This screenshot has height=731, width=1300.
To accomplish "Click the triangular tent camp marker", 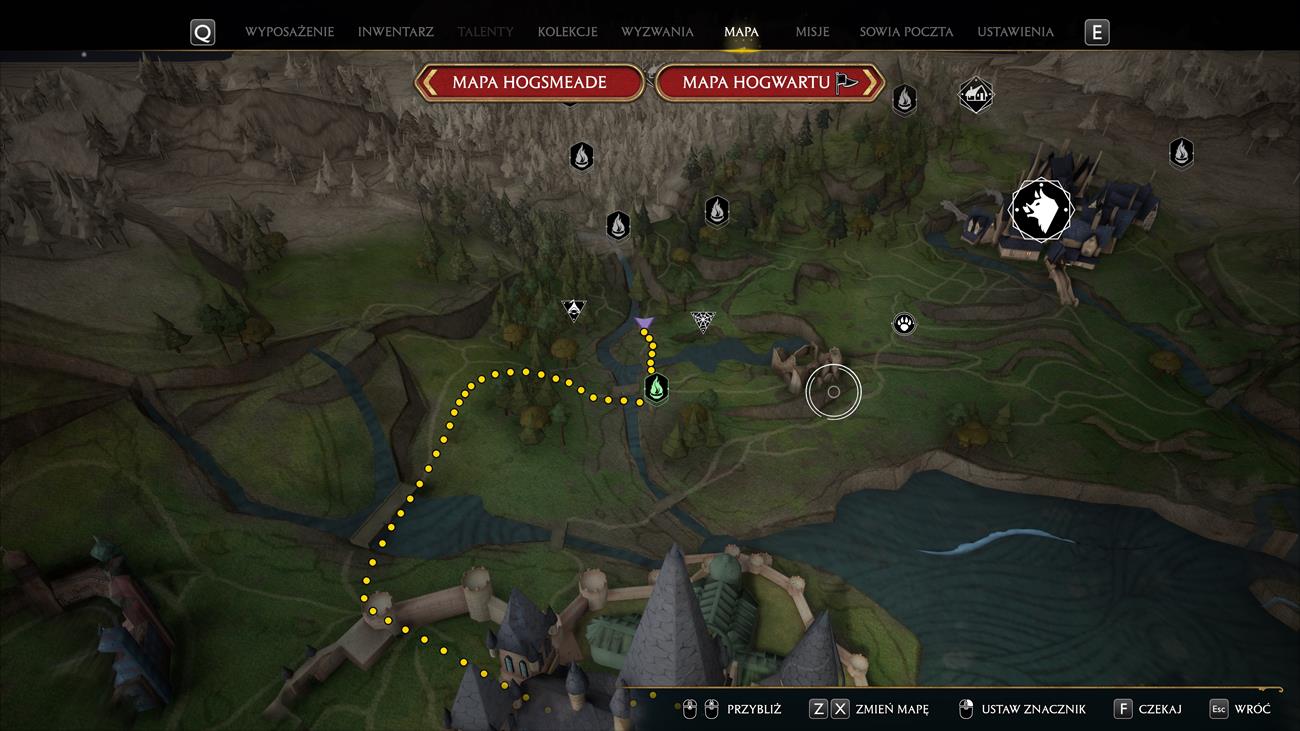I will (x=573, y=310).
